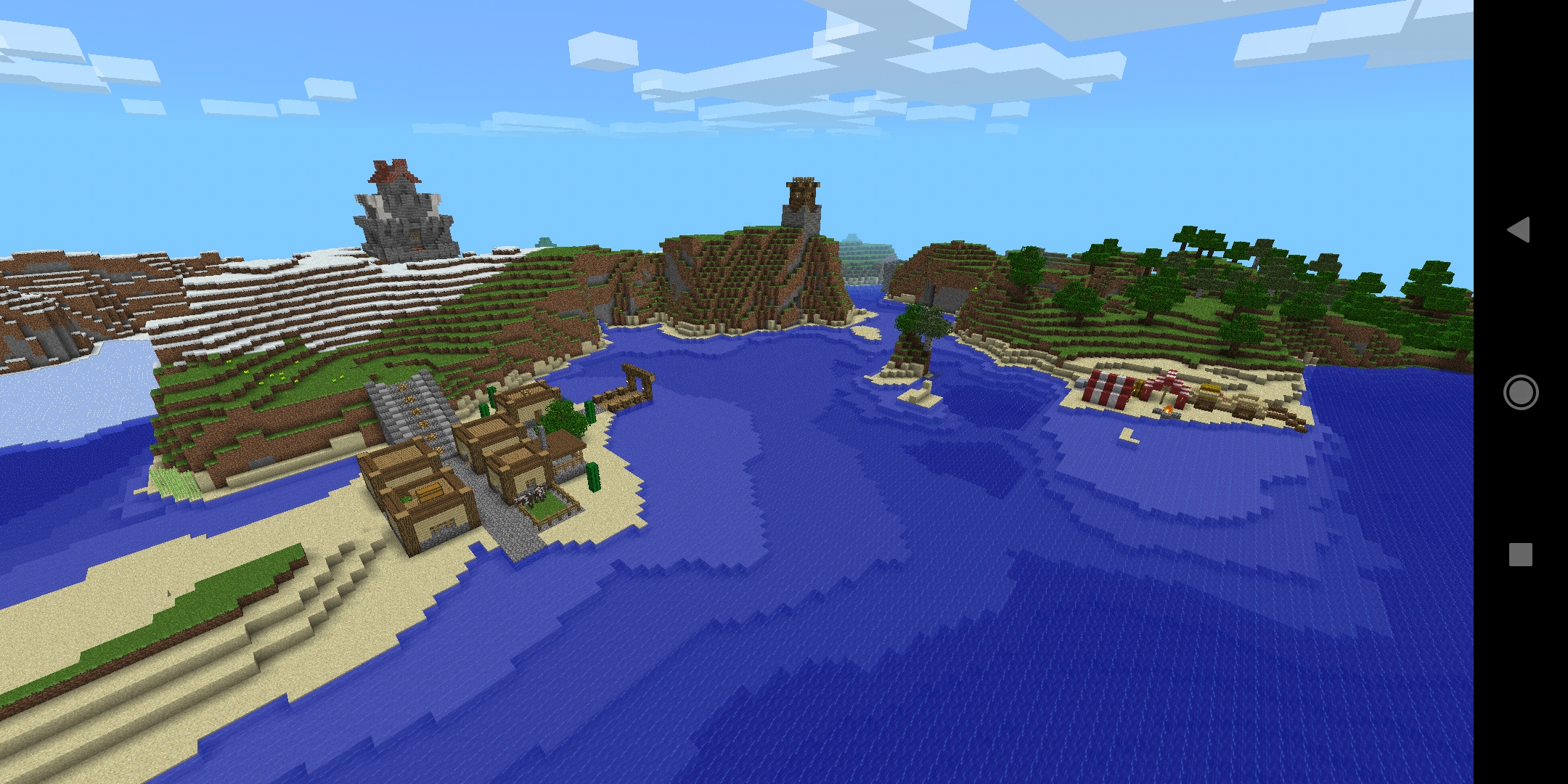The height and width of the screenshot is (784, 1568).
Task: Tap the Android home circle button
Action: click(1520, 392)
